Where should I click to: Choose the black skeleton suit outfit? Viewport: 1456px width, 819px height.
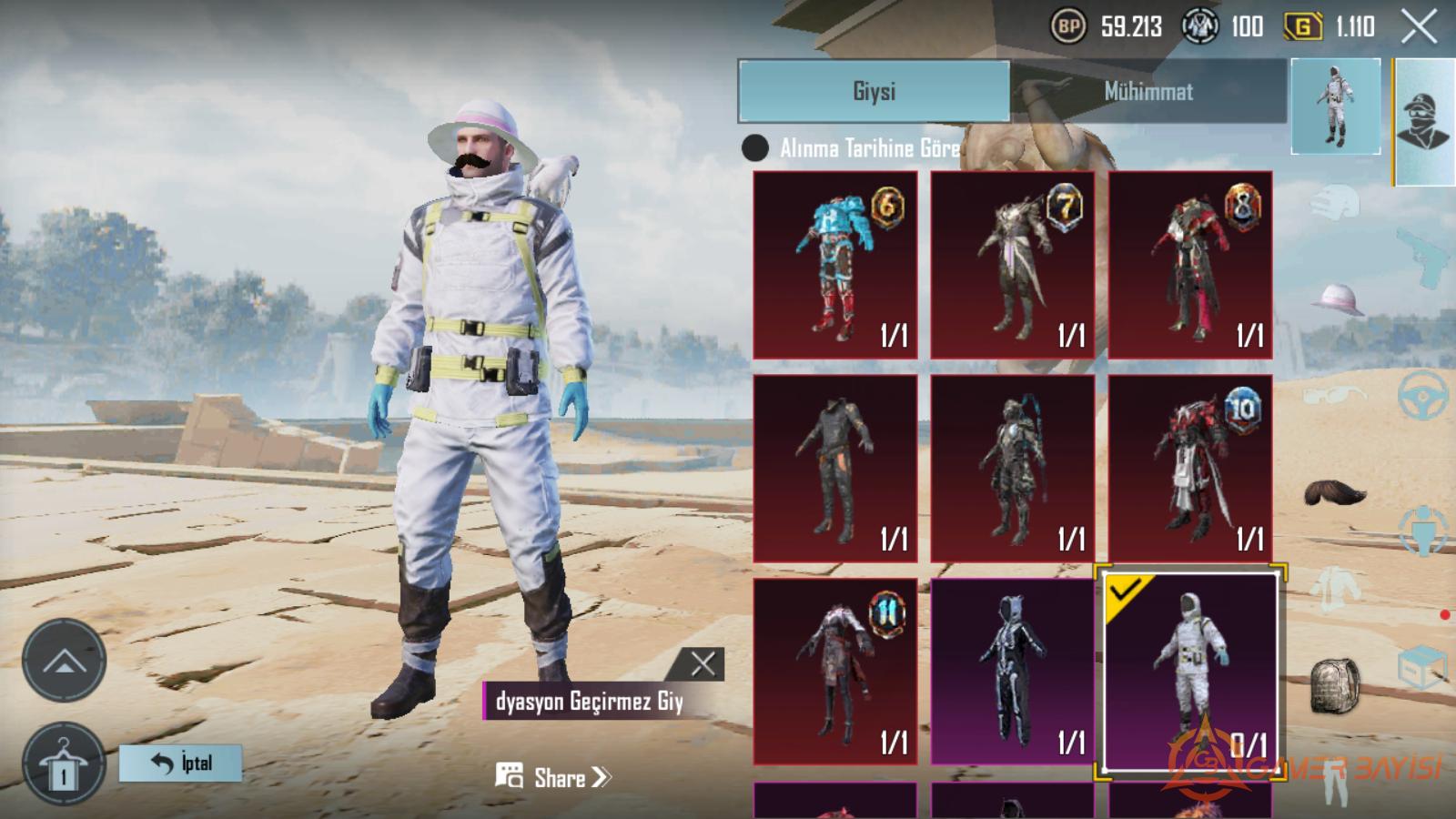tap(1013, 671)
